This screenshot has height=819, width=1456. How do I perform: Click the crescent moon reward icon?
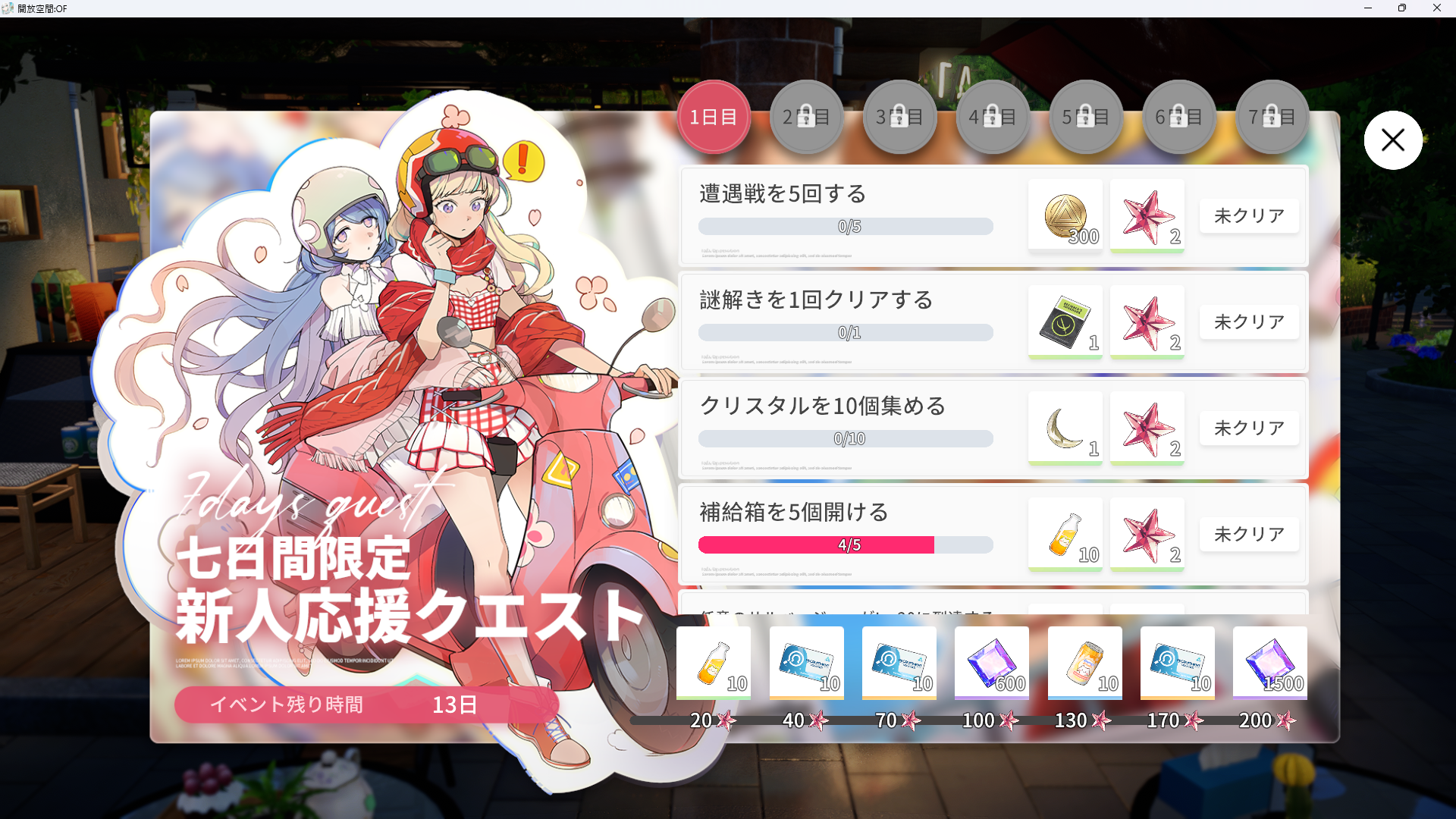[1065, 428]
